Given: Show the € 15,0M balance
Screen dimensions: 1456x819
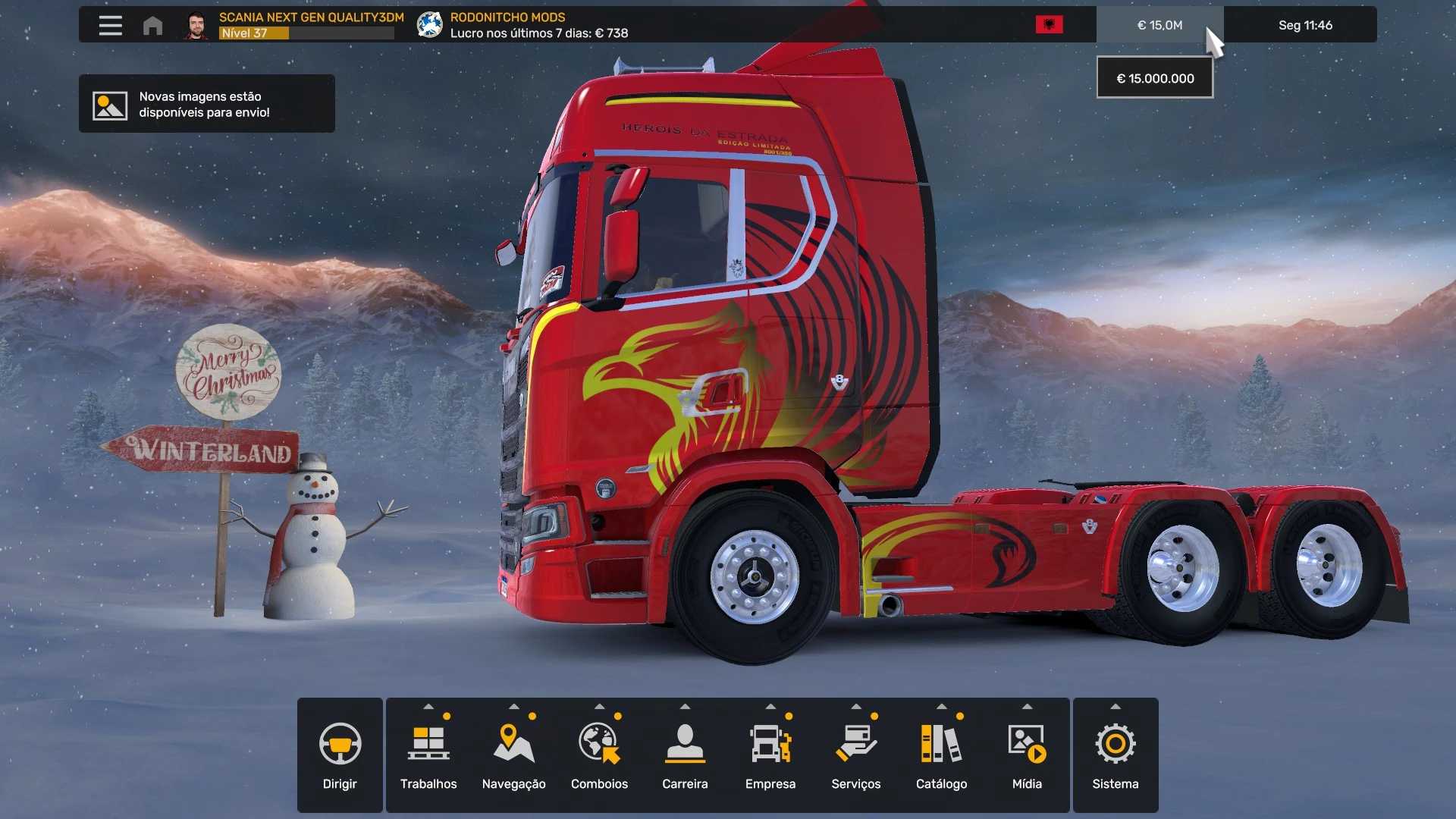Looking at the screenshot, I should (1159, 25).
